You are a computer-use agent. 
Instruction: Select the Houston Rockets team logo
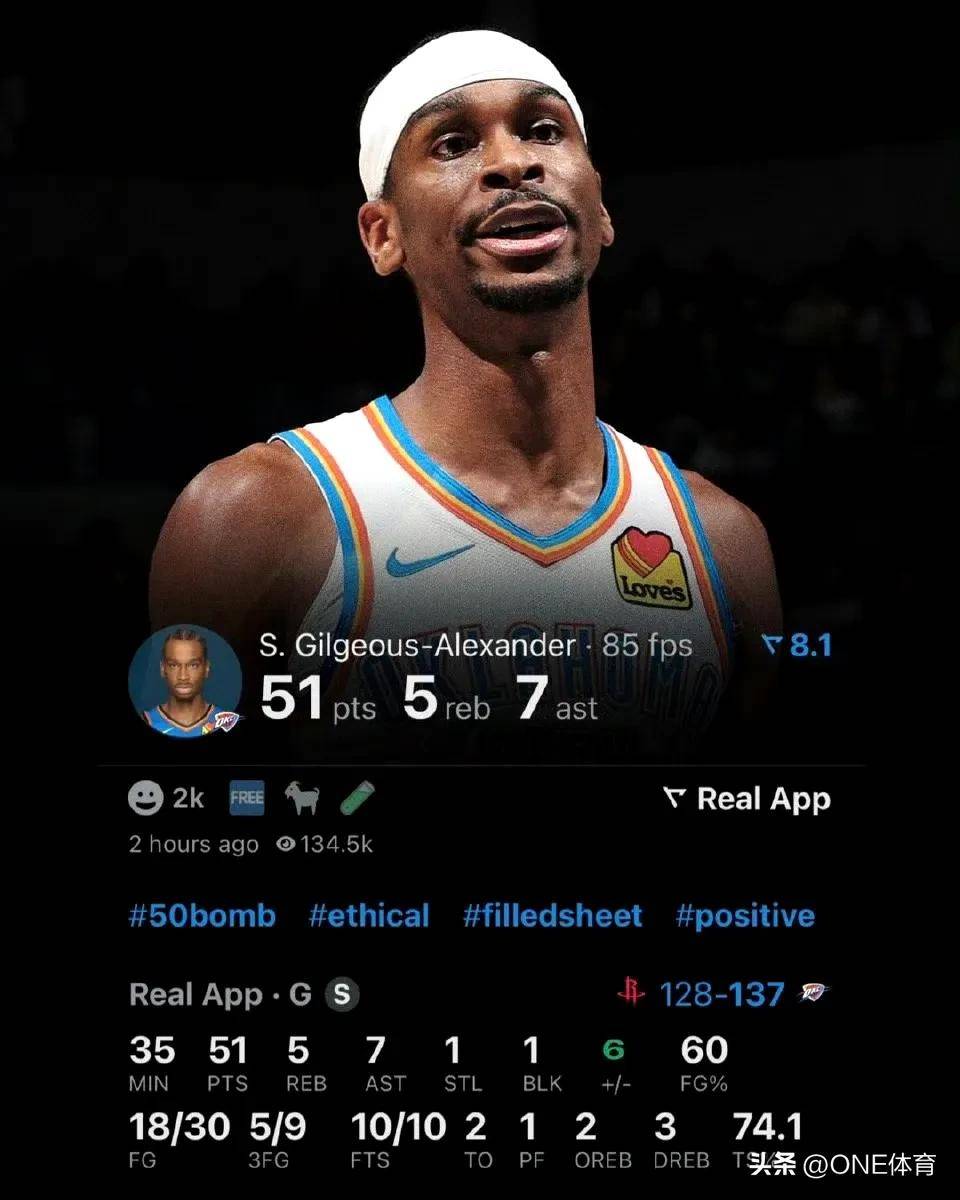pyautogui.click(x=630, y=993)
